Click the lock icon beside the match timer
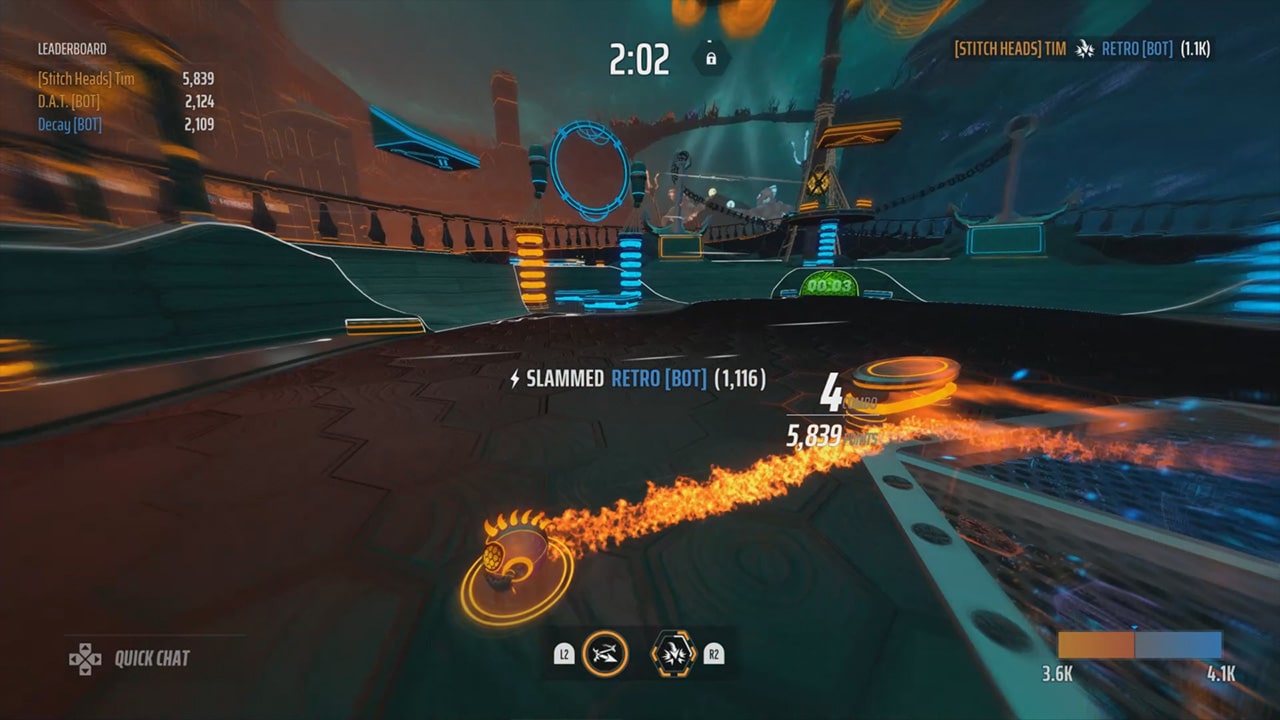This screenshot has width=1280, height=720. pyautogui.click(x=710, y=58)
